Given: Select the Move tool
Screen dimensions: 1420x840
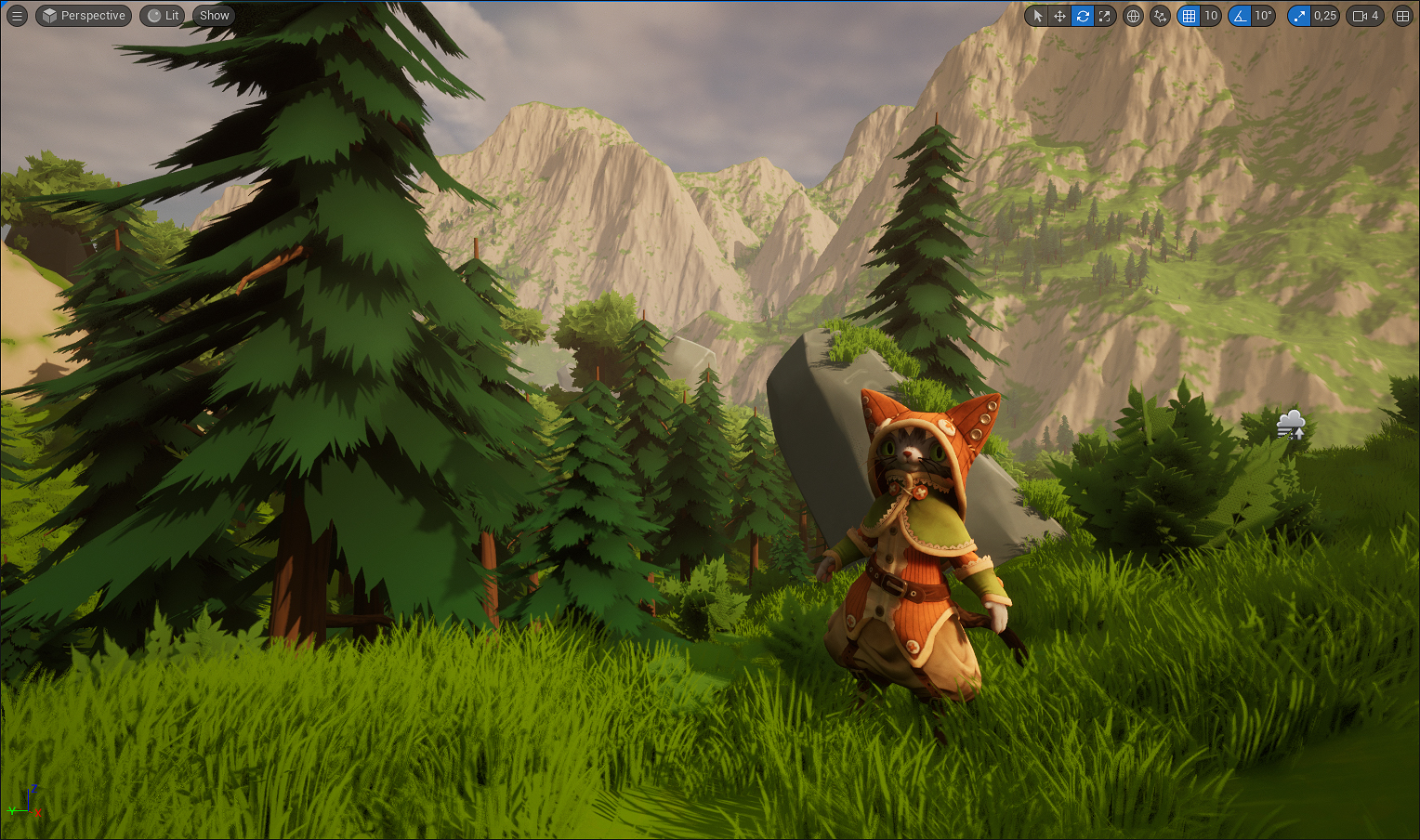Looking at the screenshot, I should (1060, 16).
